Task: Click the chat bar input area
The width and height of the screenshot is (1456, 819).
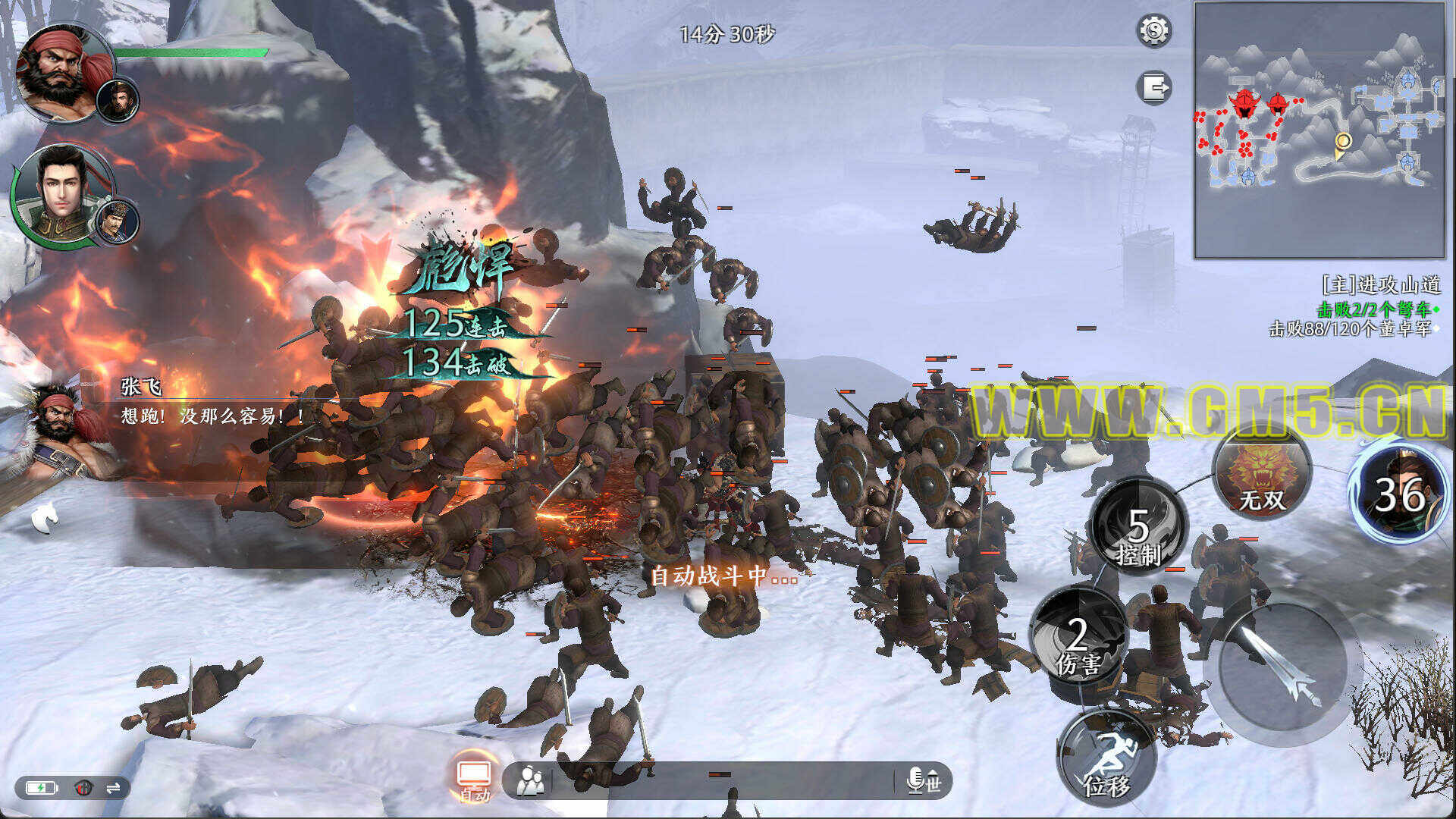Action: (x=720, y=780)
